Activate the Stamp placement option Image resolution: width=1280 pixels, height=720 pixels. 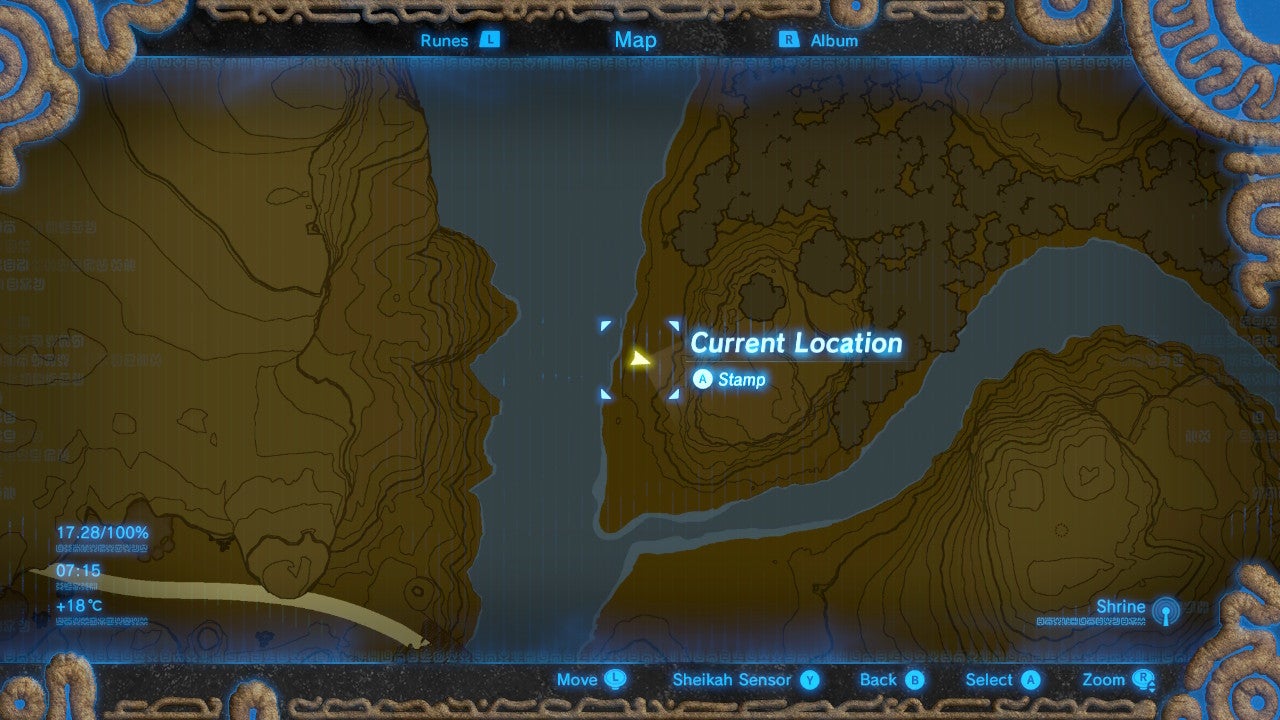click(x=740, y=380)
